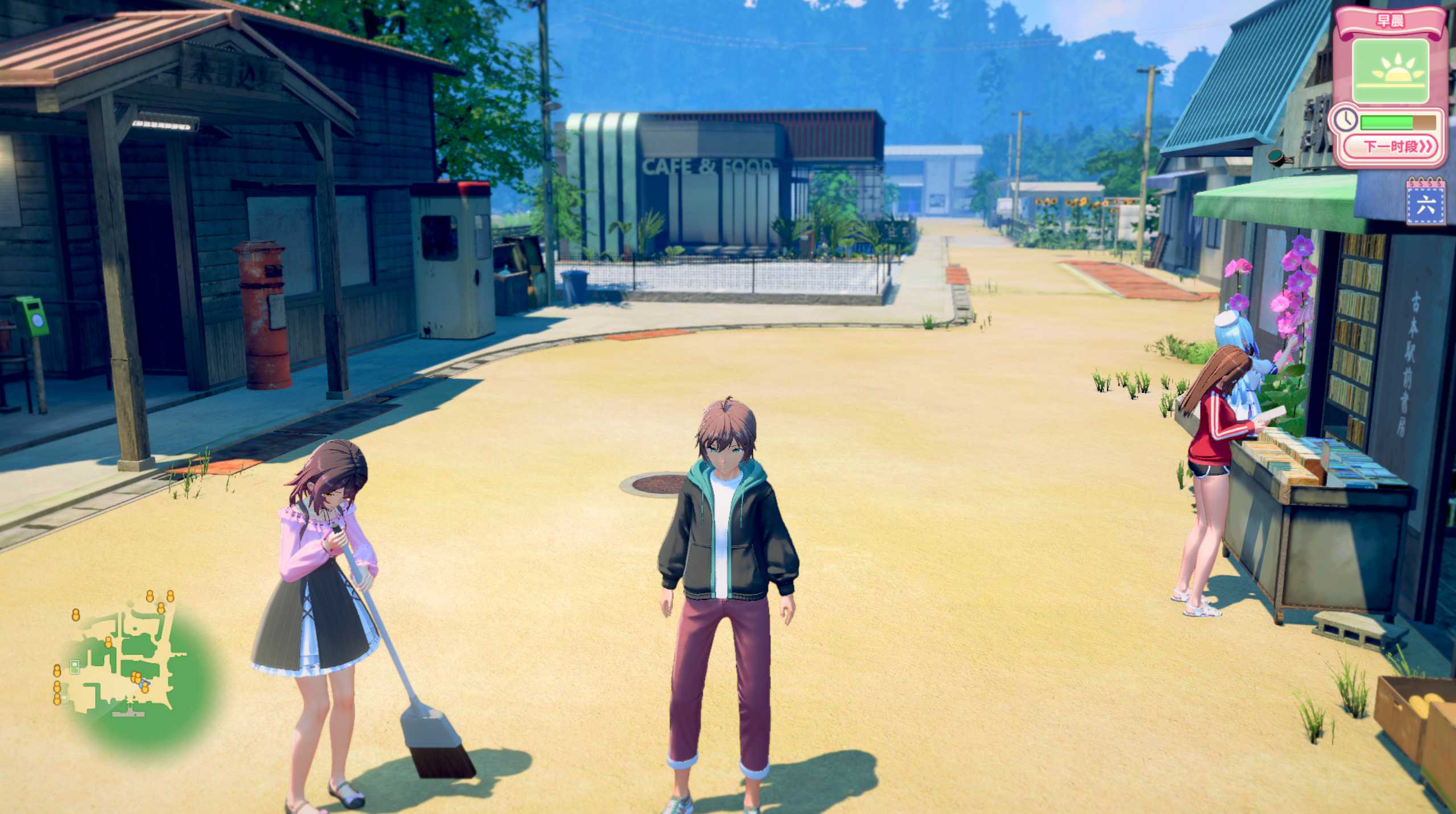Advance time with the 下一时段 button

[x=1393, y=147]
